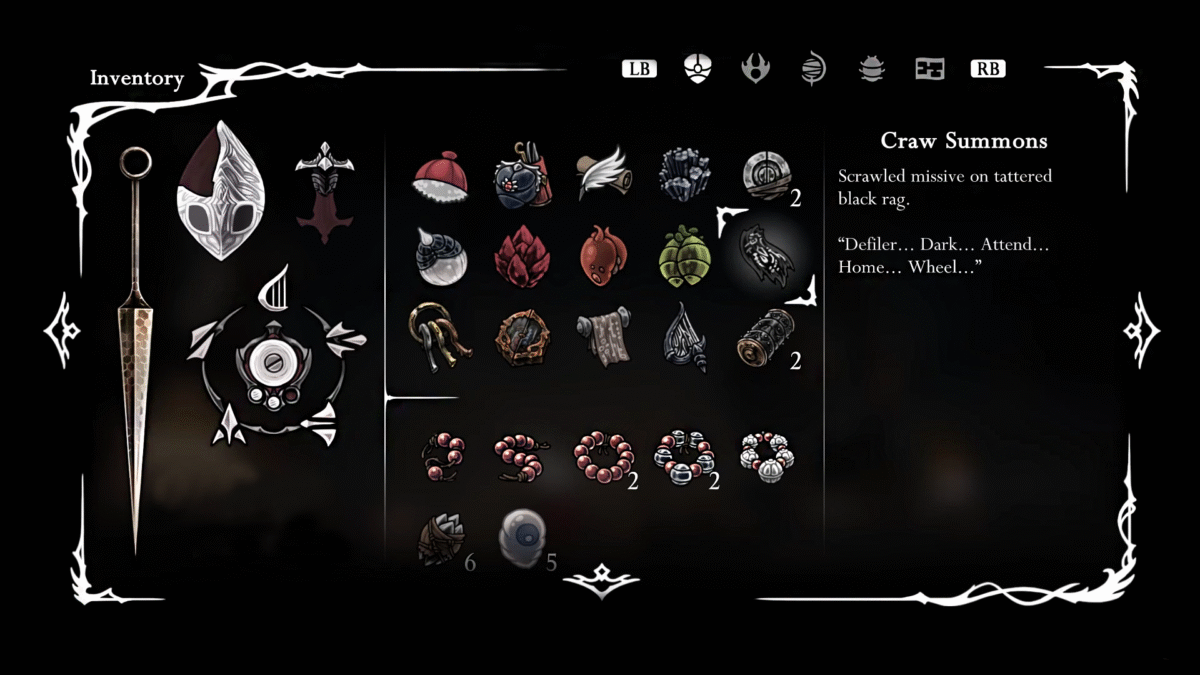Select the green bulb item
The height and width of the screenshot is (675, 1200).
[x=684, y=256]
